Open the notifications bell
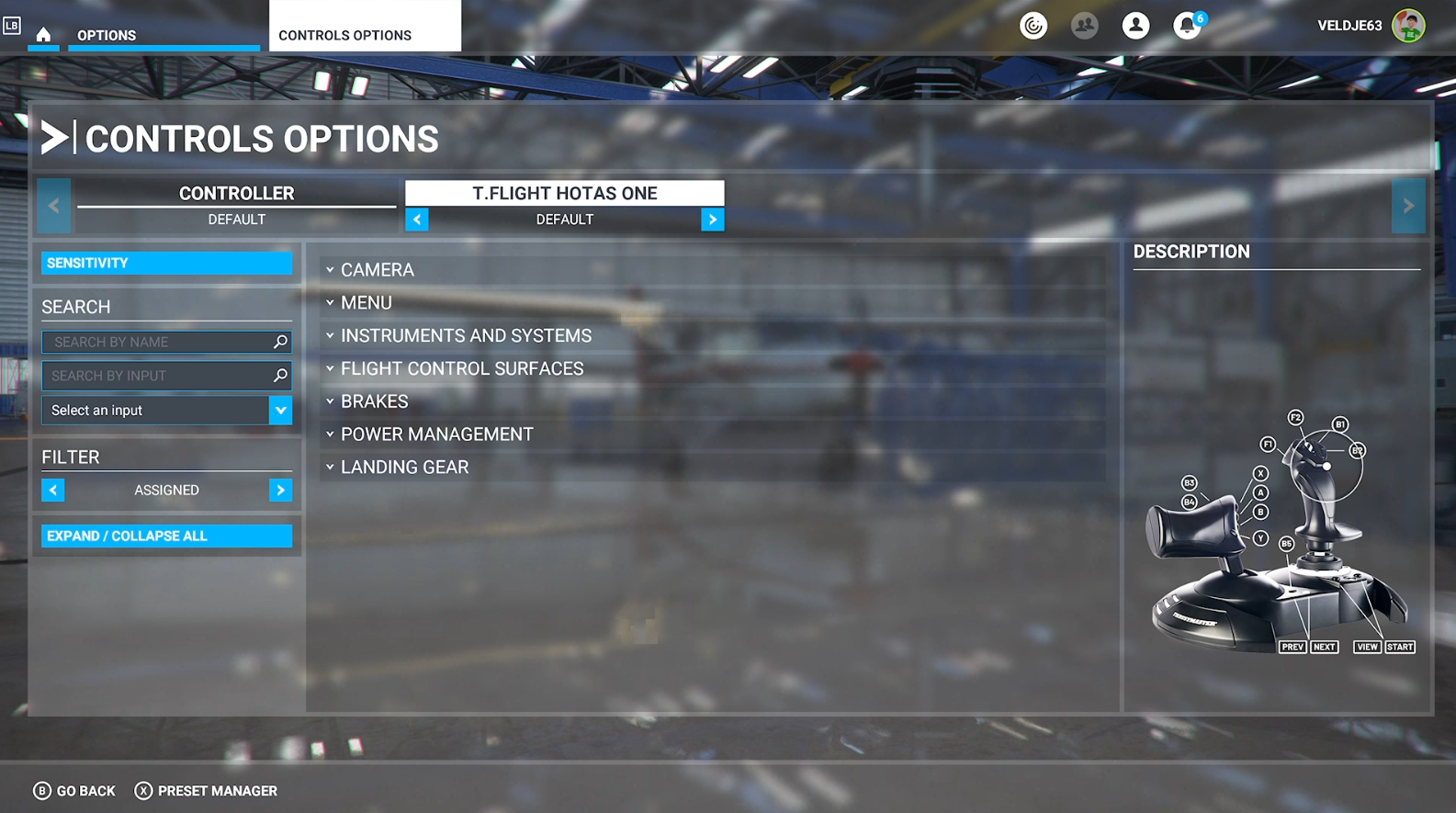The height and width of the screenshot is (813, 1456). (1187, 26)
